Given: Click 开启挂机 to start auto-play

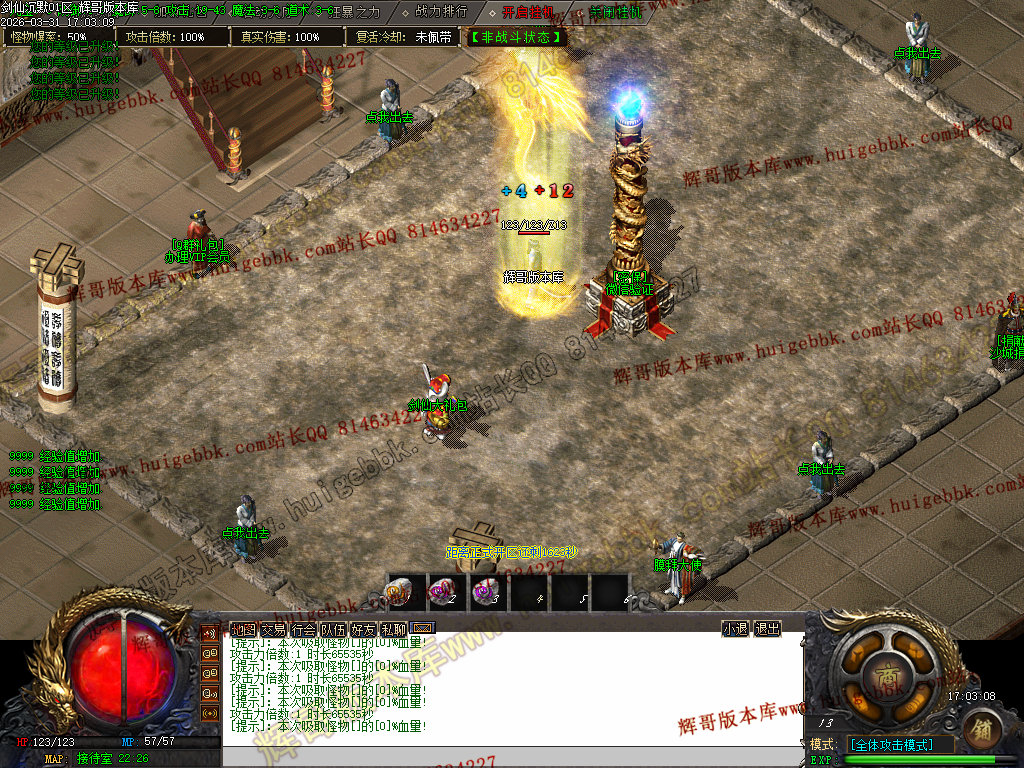Looking at the screenshot, I should point(527,12).
